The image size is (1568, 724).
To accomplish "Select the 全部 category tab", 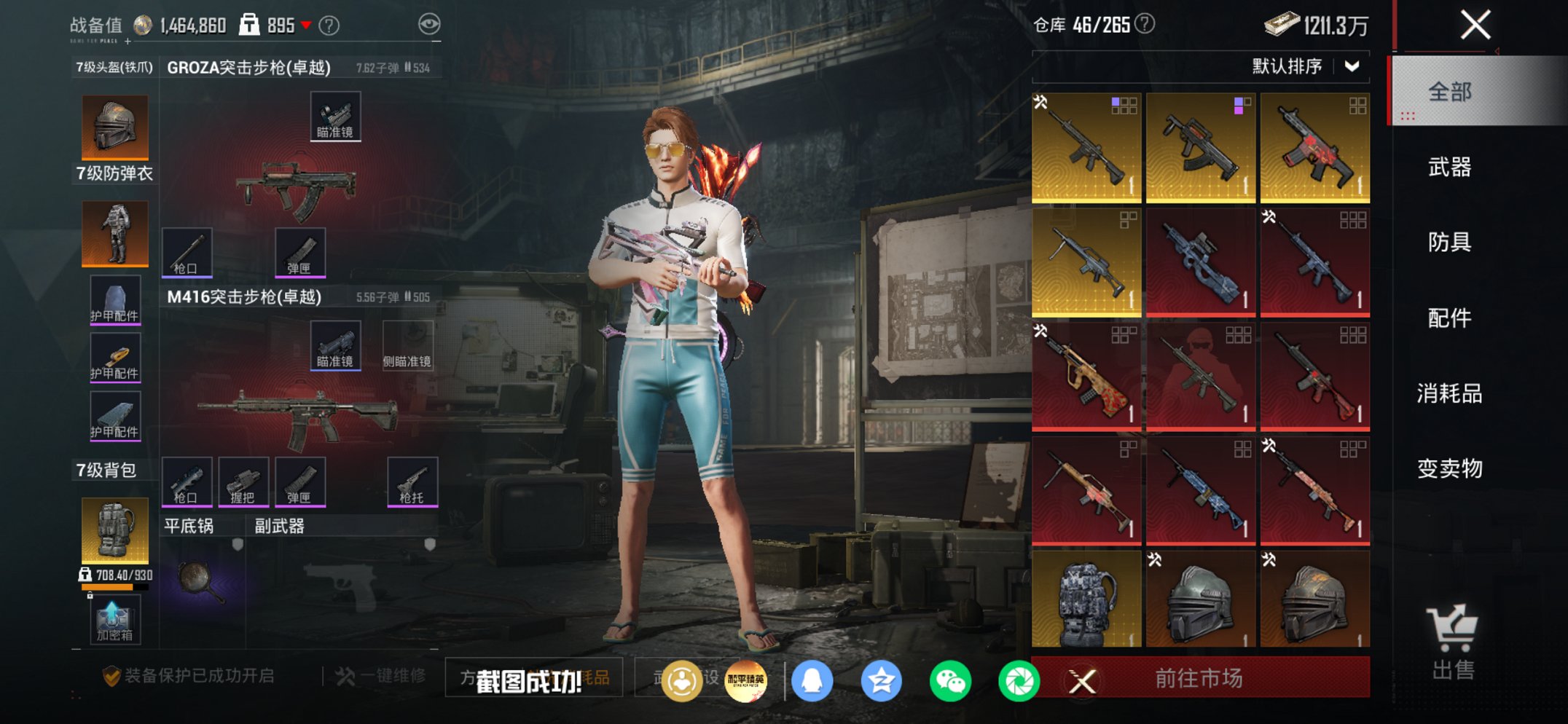I will 1449,92.
